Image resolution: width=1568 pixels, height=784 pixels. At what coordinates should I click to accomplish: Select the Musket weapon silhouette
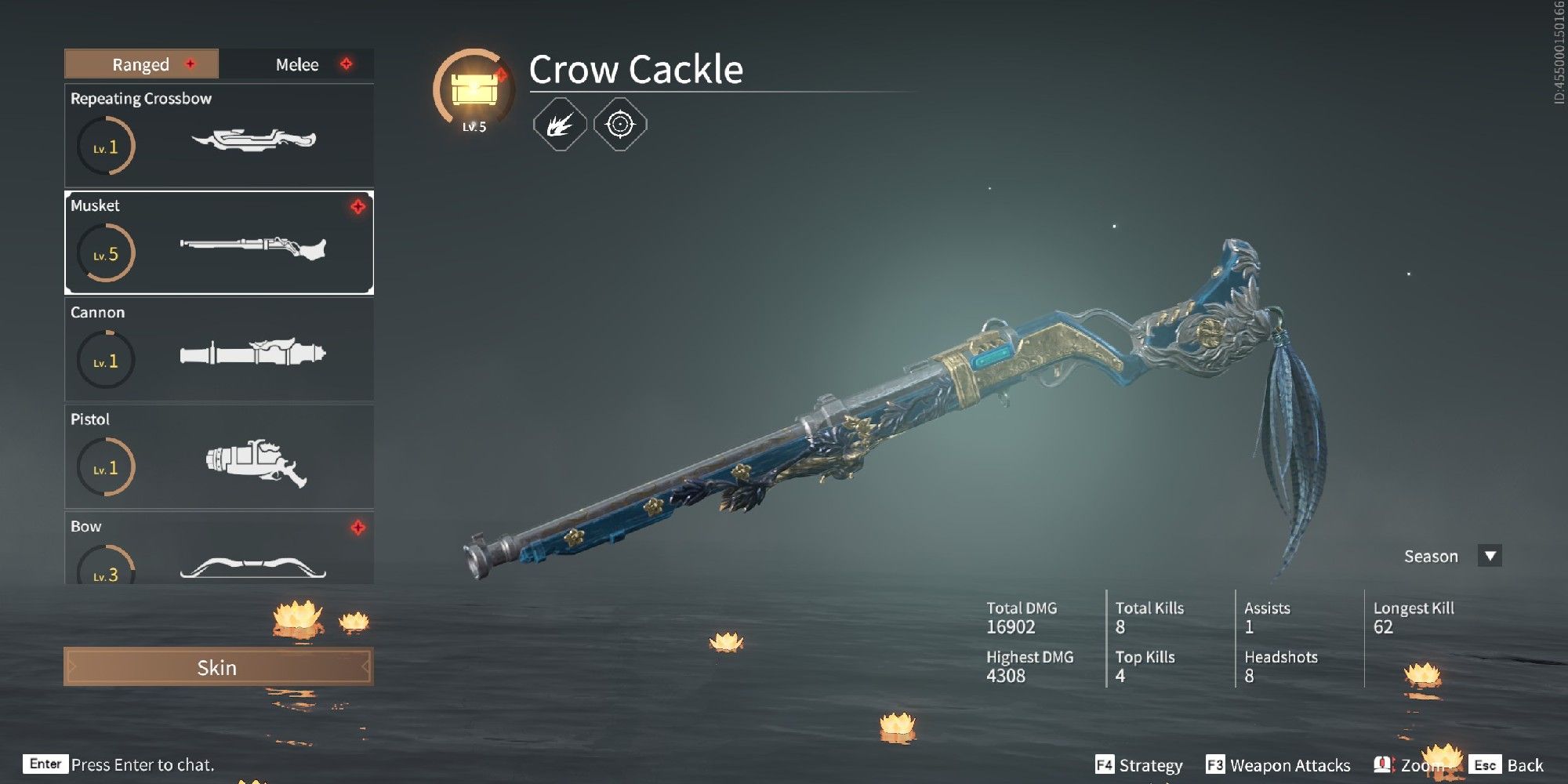pos(251,249)
